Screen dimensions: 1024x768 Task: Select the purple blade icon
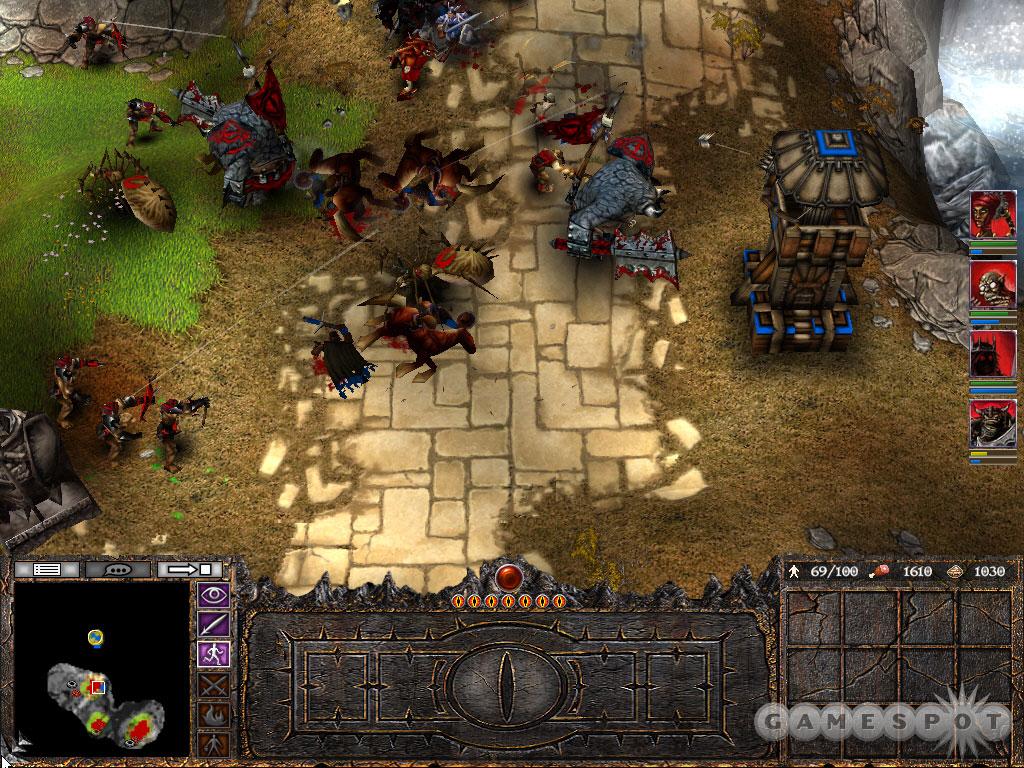[x=216, y=625]
